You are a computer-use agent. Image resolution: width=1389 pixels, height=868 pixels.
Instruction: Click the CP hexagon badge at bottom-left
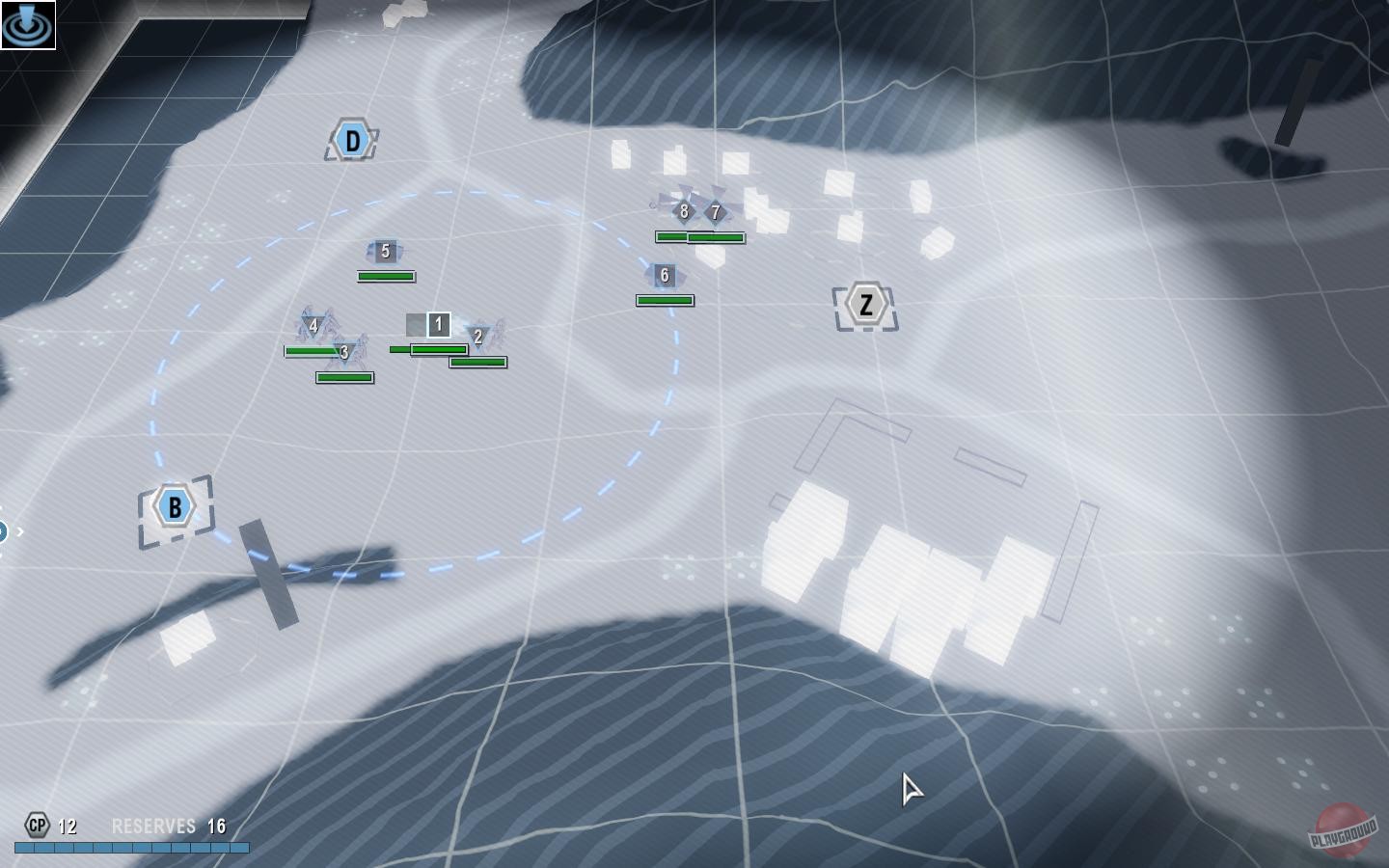click(37, 826)
